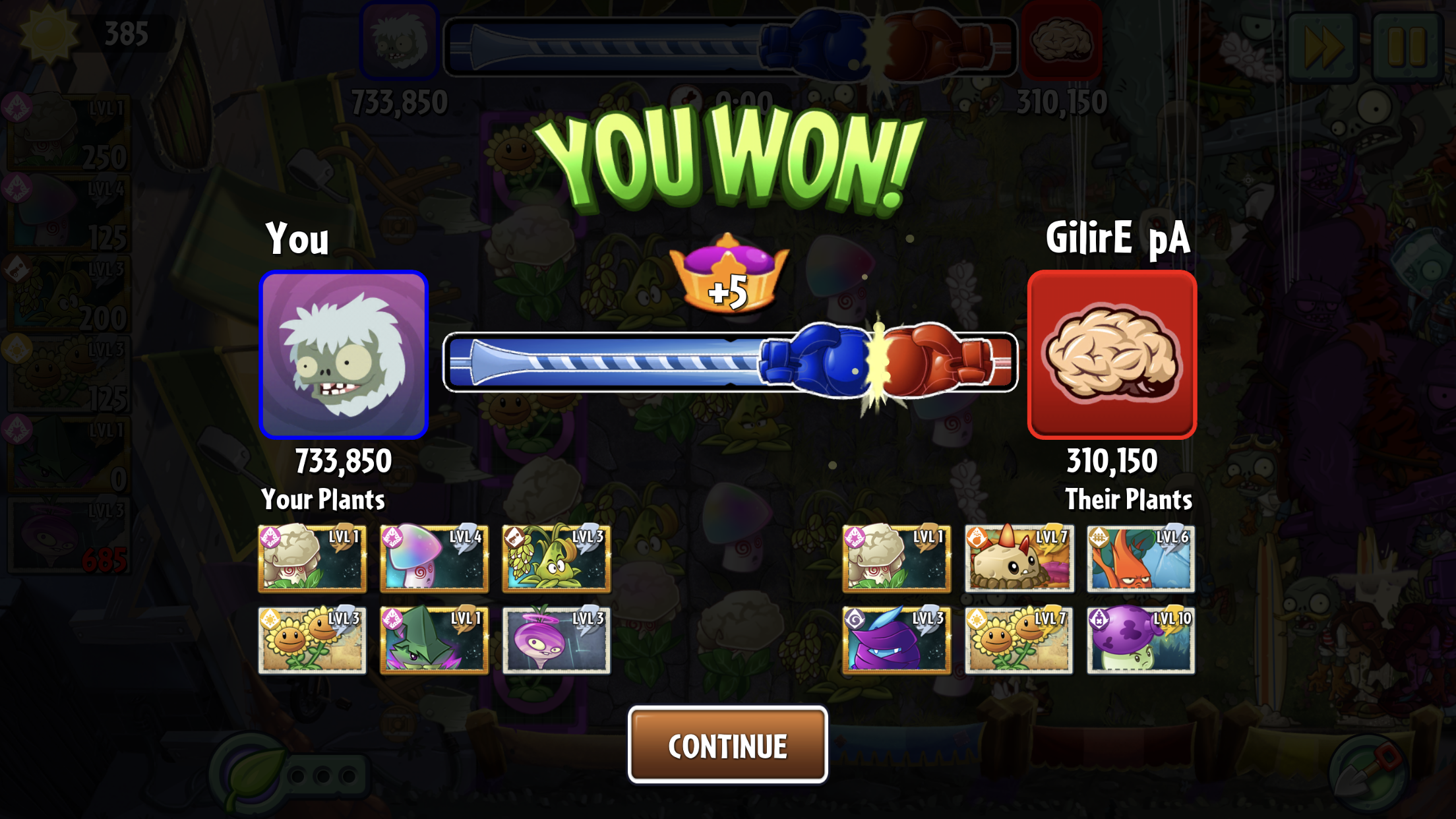
Task: Inspect your level 3 yellow-green hops plant card
Action: [556, 558]
